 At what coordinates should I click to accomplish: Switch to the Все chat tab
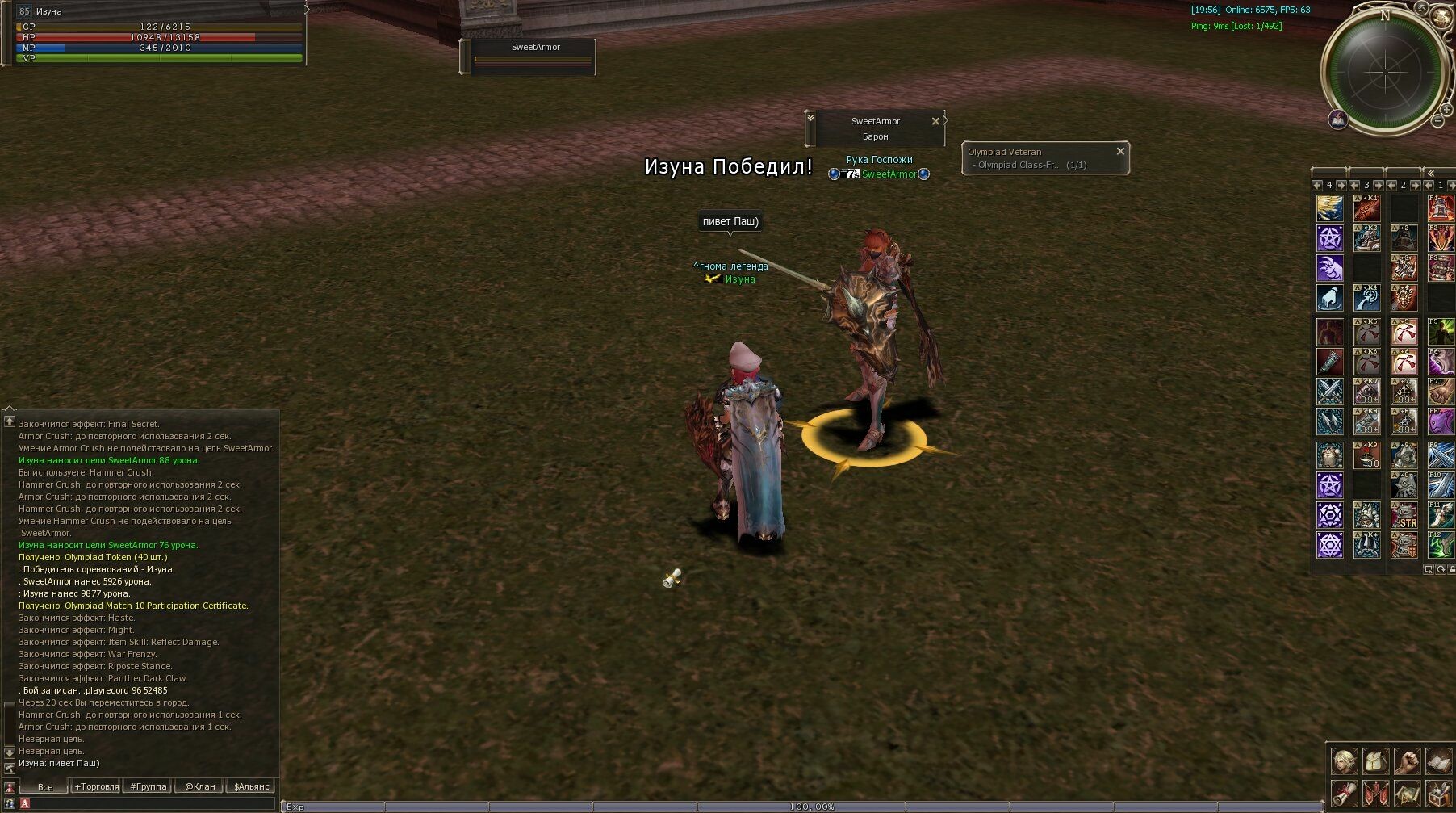pyautogui.click(x=45, y=786)
